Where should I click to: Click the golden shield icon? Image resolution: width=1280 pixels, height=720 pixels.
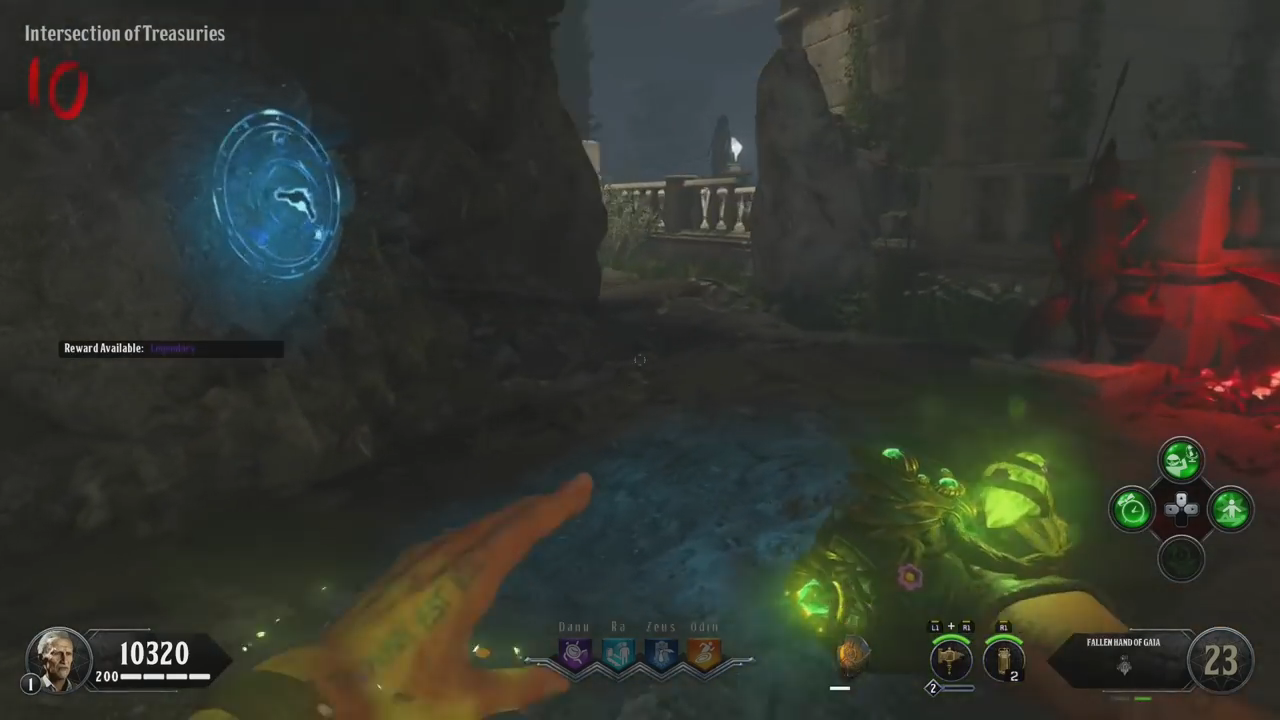pos(853,657)
